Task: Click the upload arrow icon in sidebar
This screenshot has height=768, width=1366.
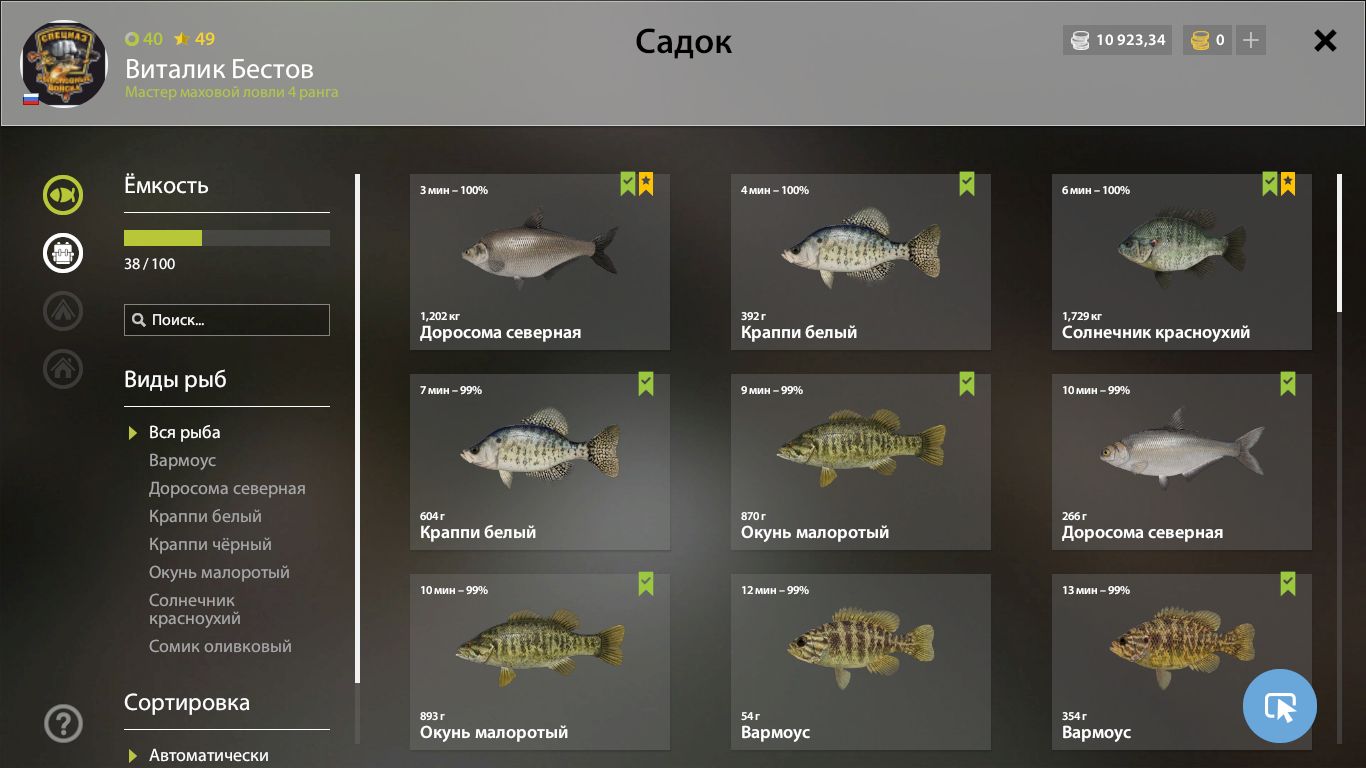Action: pyautogui.click(x=62, y=311)
